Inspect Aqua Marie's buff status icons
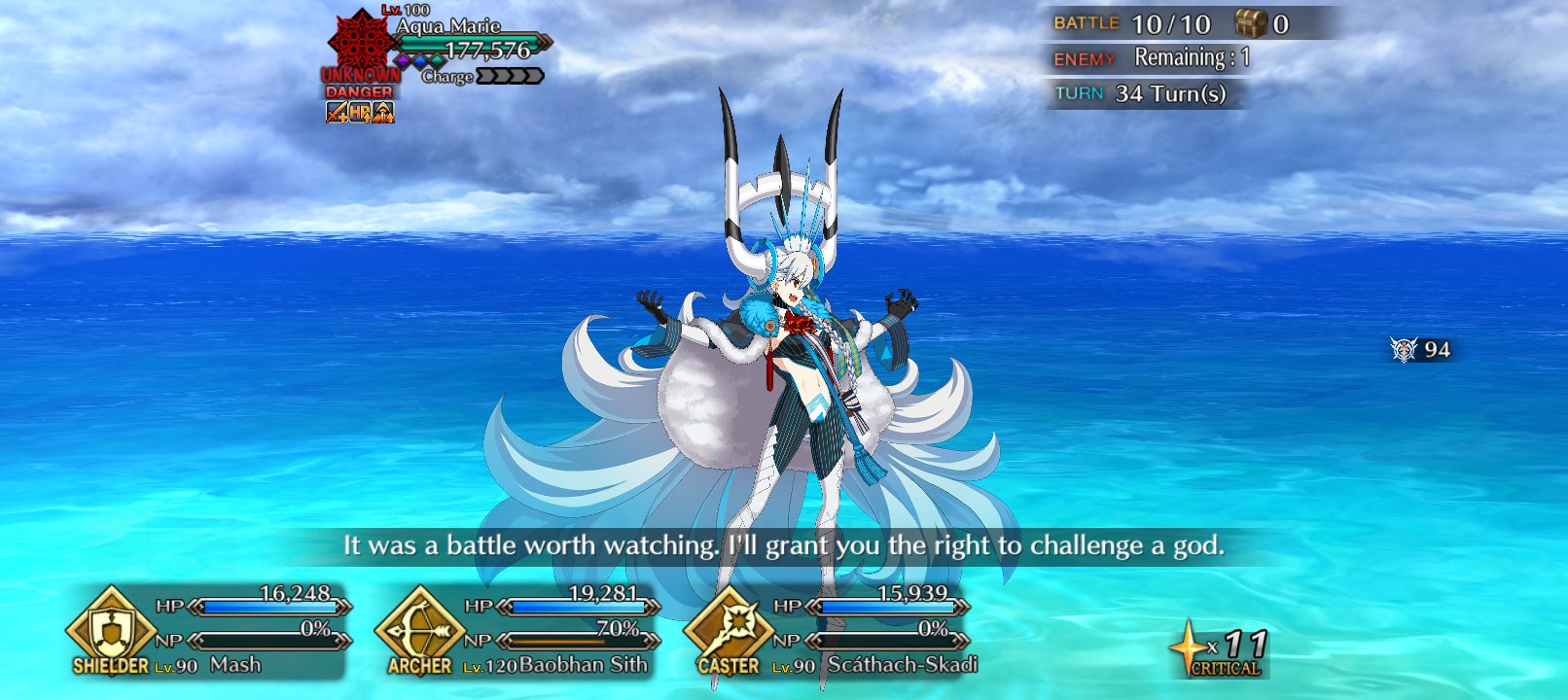Viewport: 1568px width, 700px height. point(360,113)
